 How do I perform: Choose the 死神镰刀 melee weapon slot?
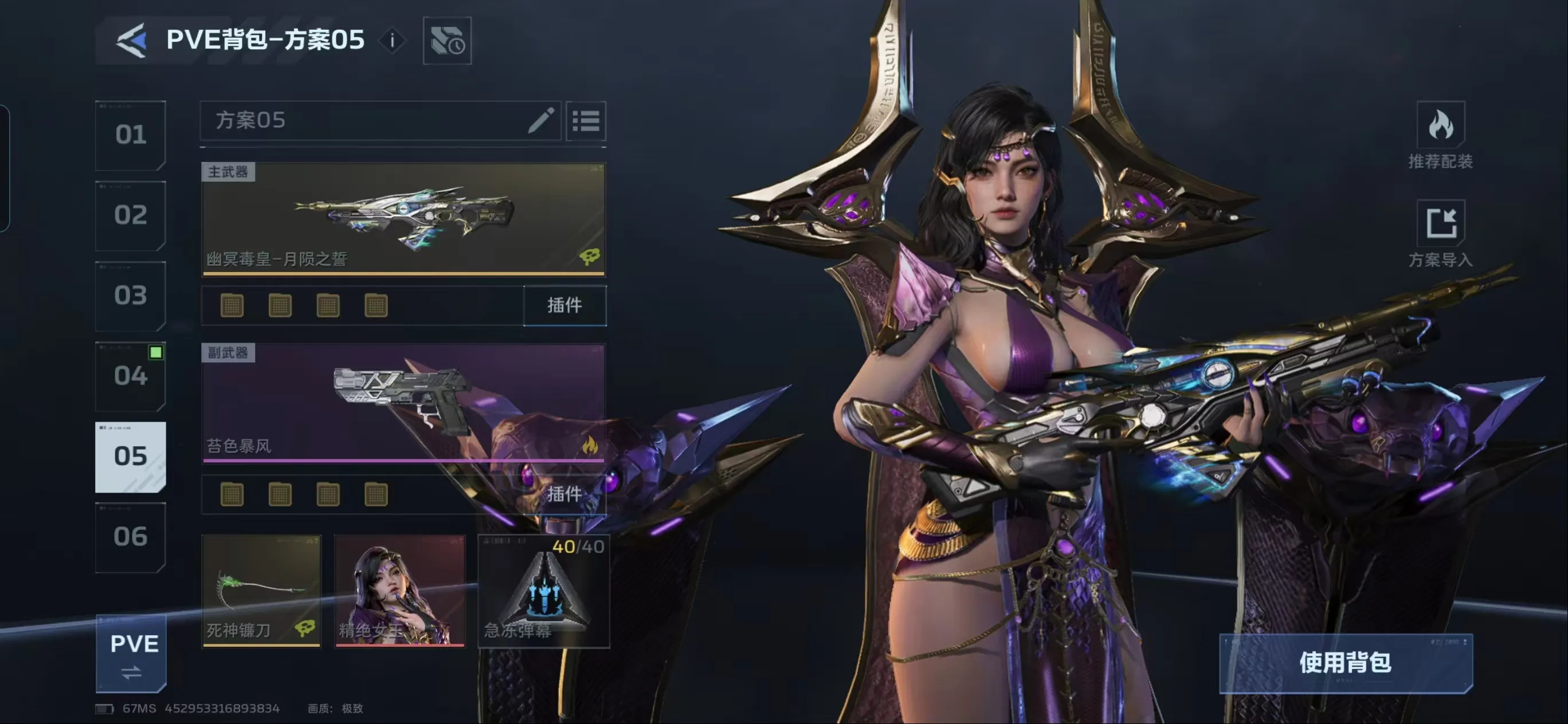coord(261,590)
